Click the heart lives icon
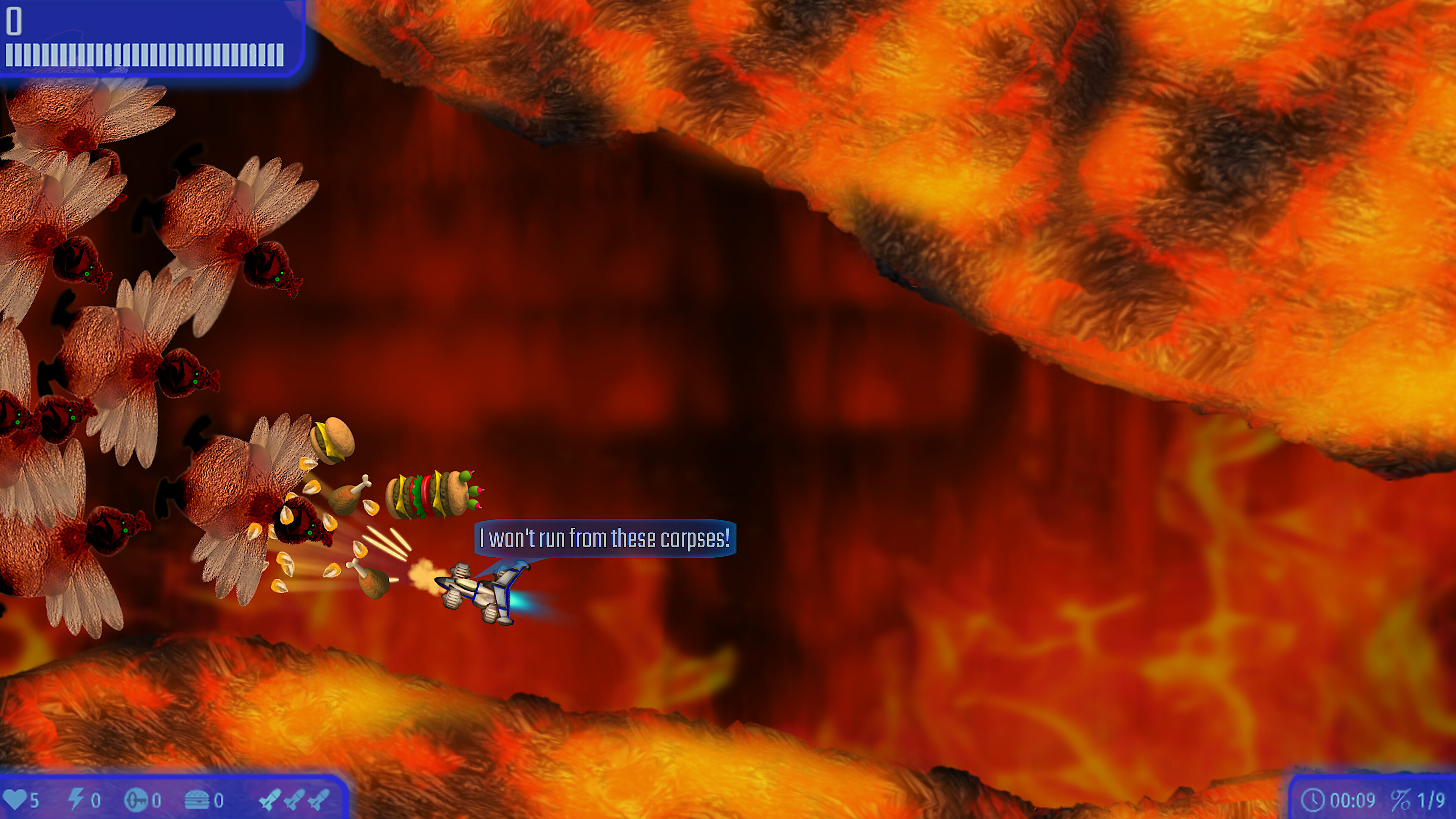 pyautogui.click(x=15, y=800)
